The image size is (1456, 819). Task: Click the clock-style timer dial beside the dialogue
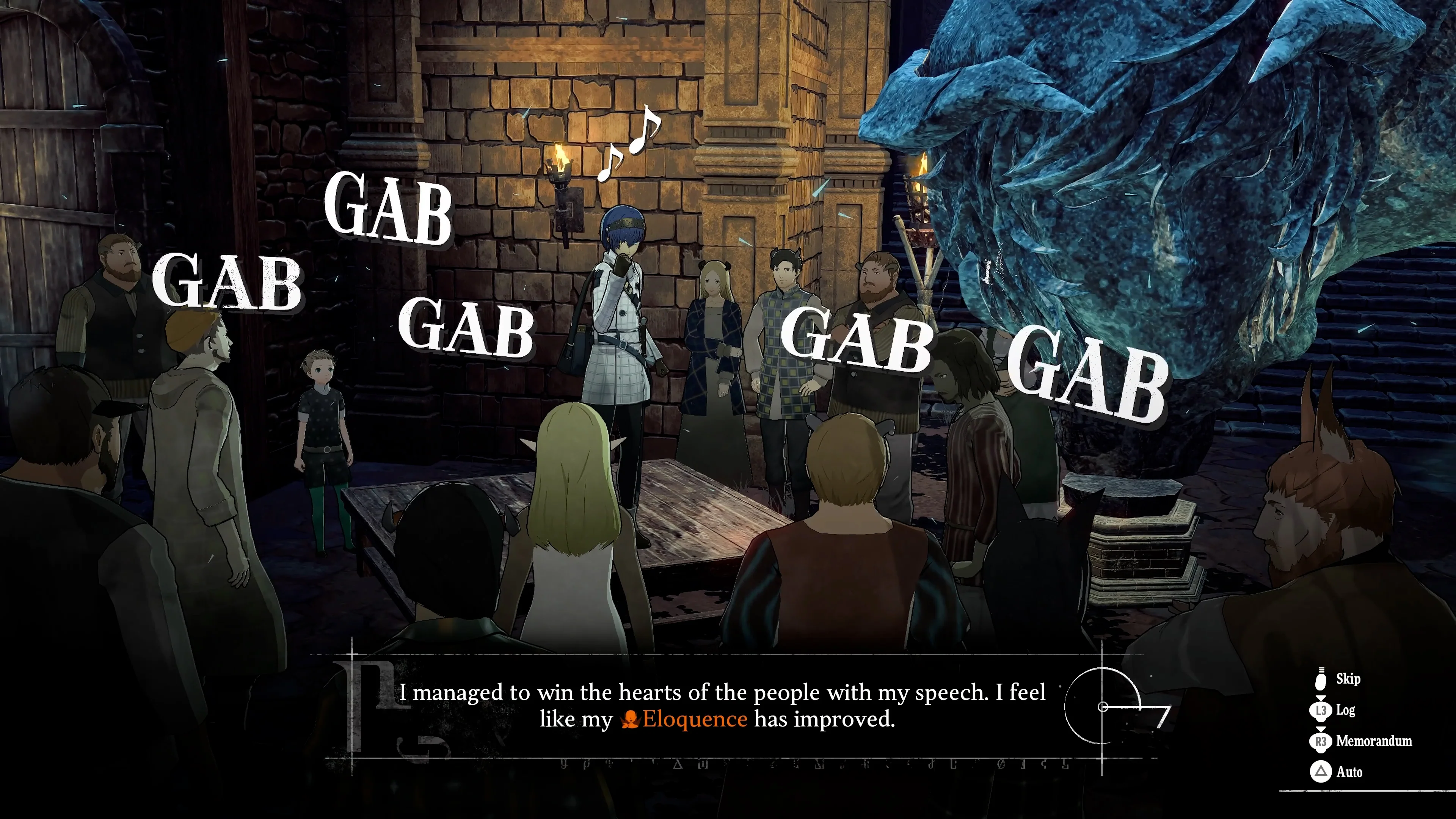pos(1102,706)
